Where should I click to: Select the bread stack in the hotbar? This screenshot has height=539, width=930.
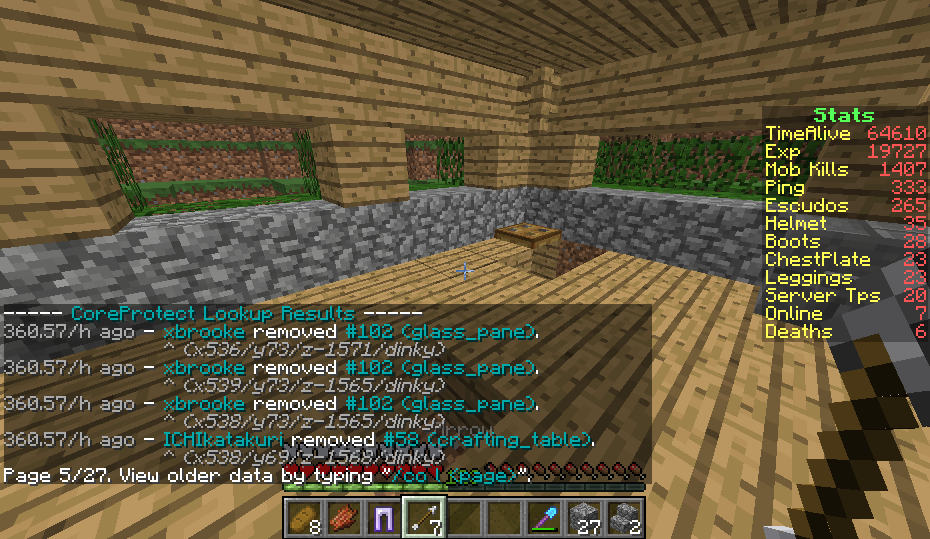[x=304, y=517]
